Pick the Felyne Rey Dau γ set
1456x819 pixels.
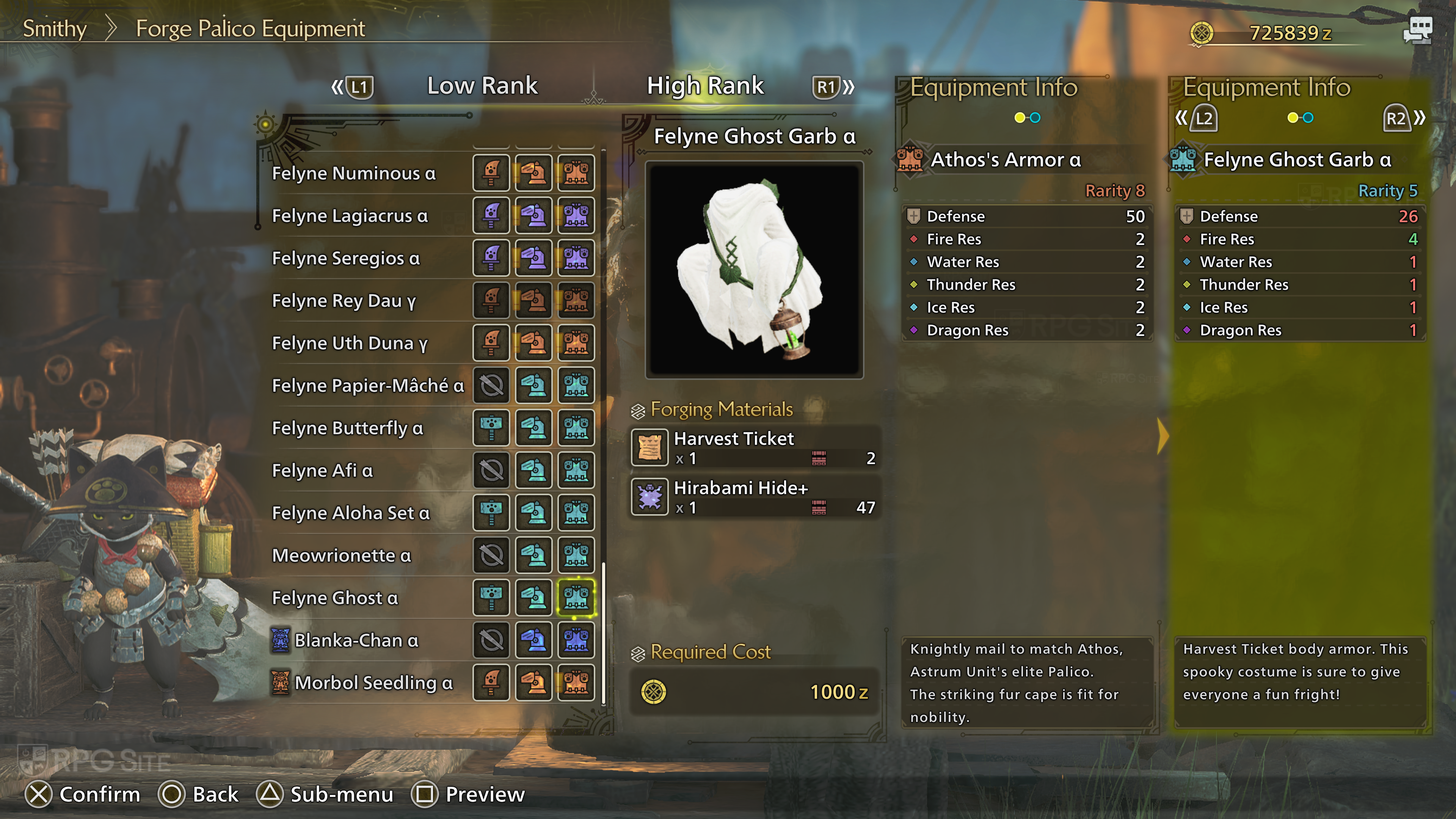point(344,301)
